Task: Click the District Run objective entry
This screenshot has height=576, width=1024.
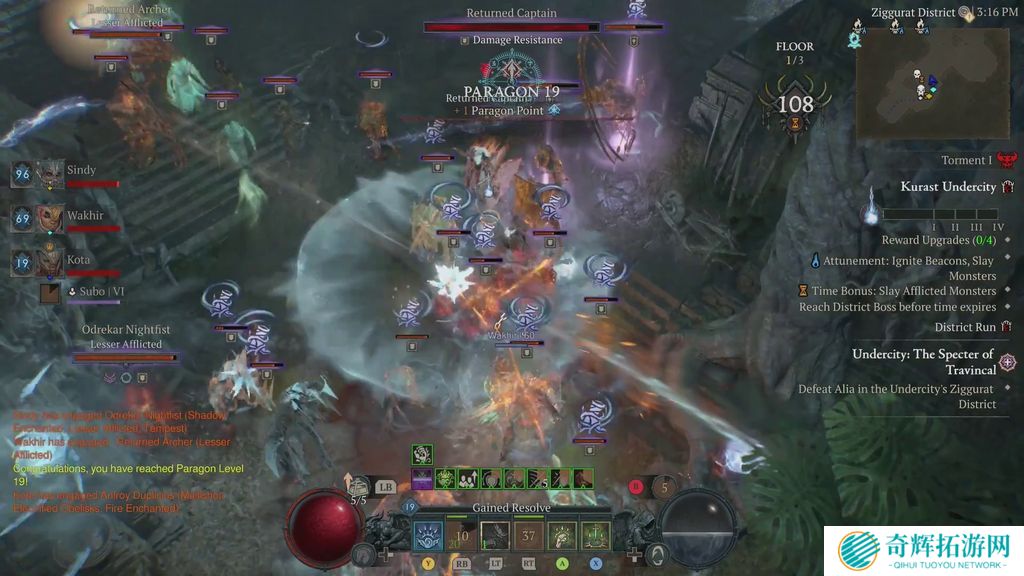Action: click(x=965, y=327)
